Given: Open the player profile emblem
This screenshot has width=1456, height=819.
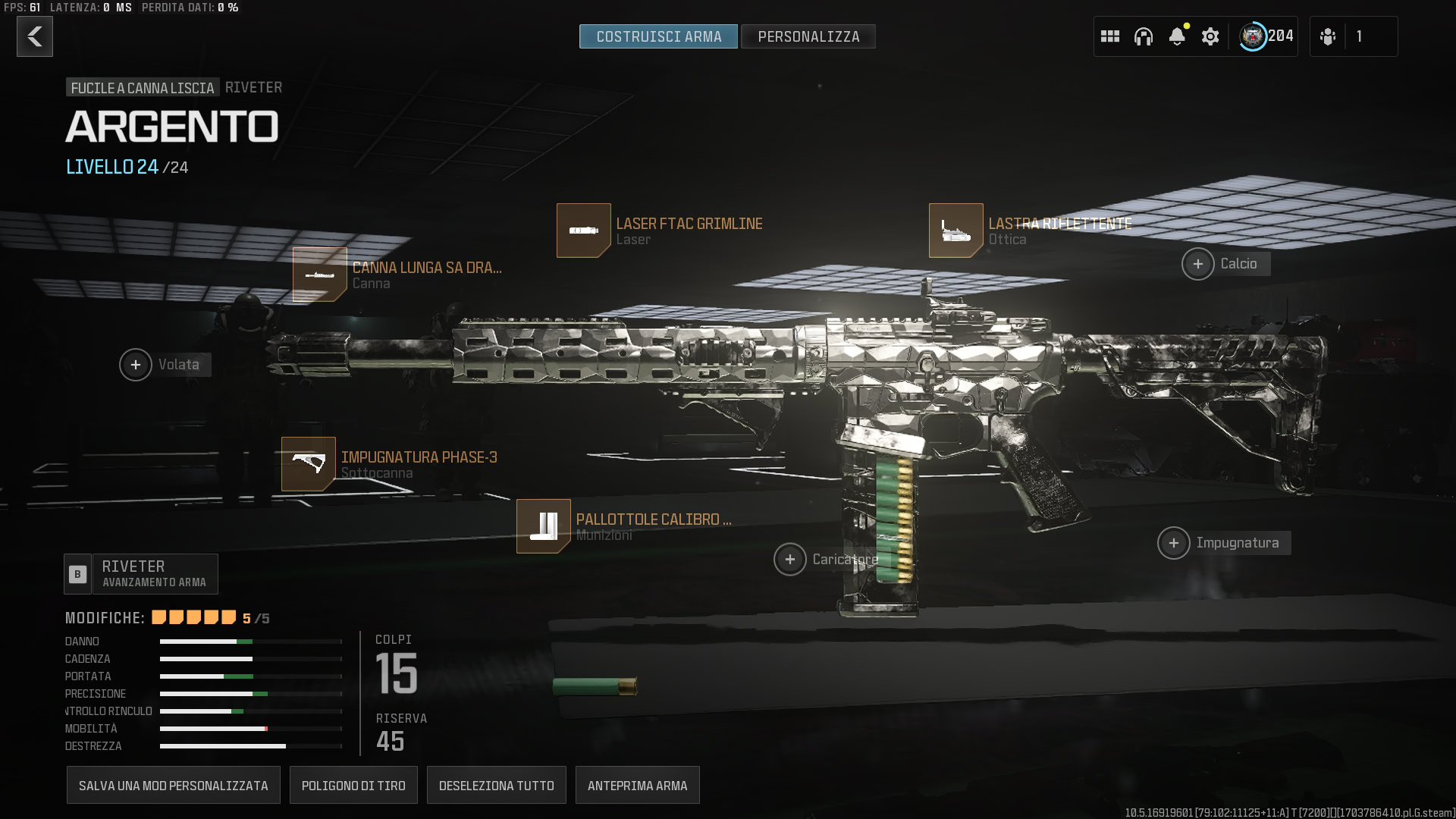Looking at the screenshot, I should (1253, 36).
